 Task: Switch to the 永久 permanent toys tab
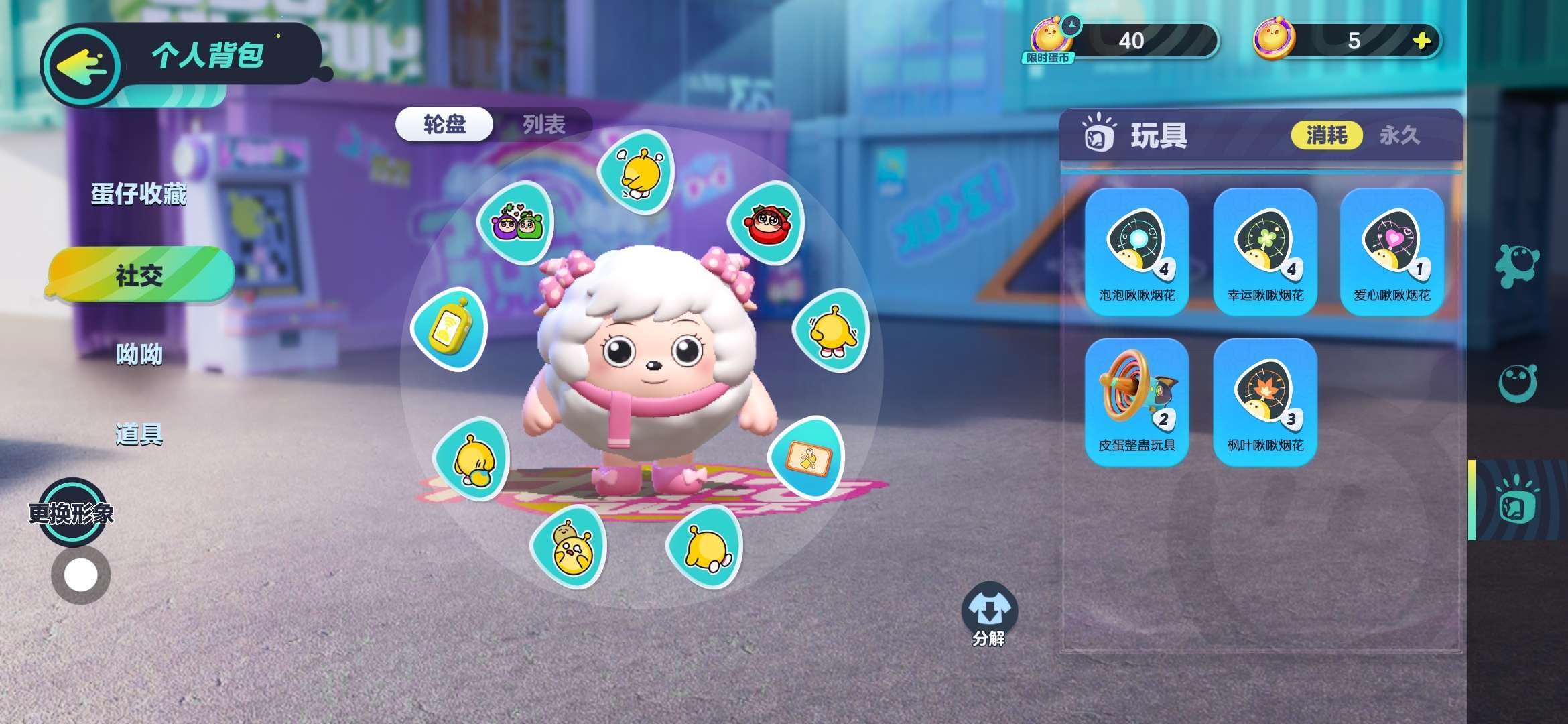coord(1399,135)
